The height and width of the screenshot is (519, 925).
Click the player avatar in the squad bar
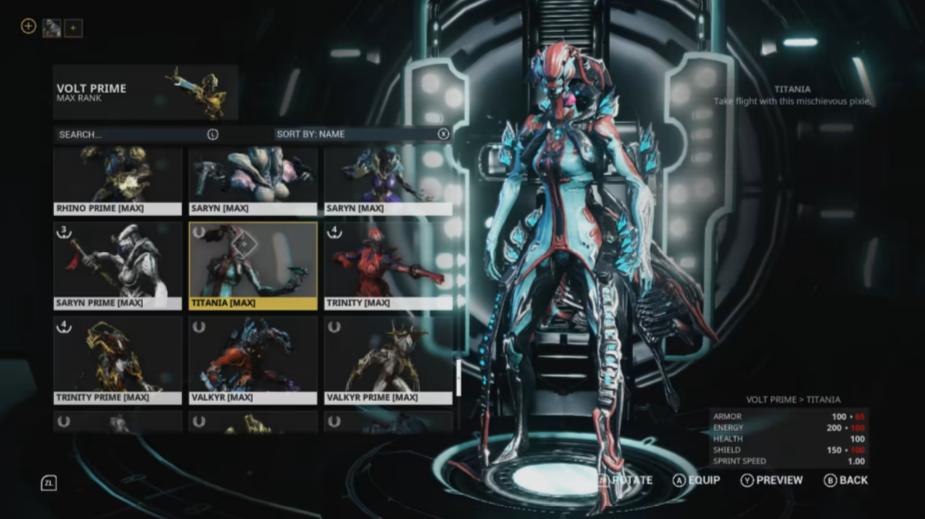click(52, 28)
